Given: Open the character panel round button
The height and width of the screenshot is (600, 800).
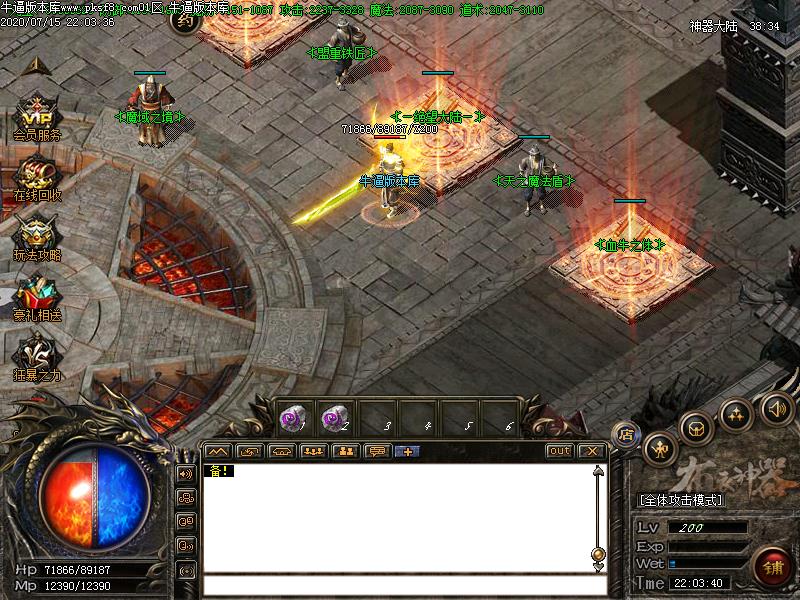Looking at the screenshot, I should click(x=660, y=448).
